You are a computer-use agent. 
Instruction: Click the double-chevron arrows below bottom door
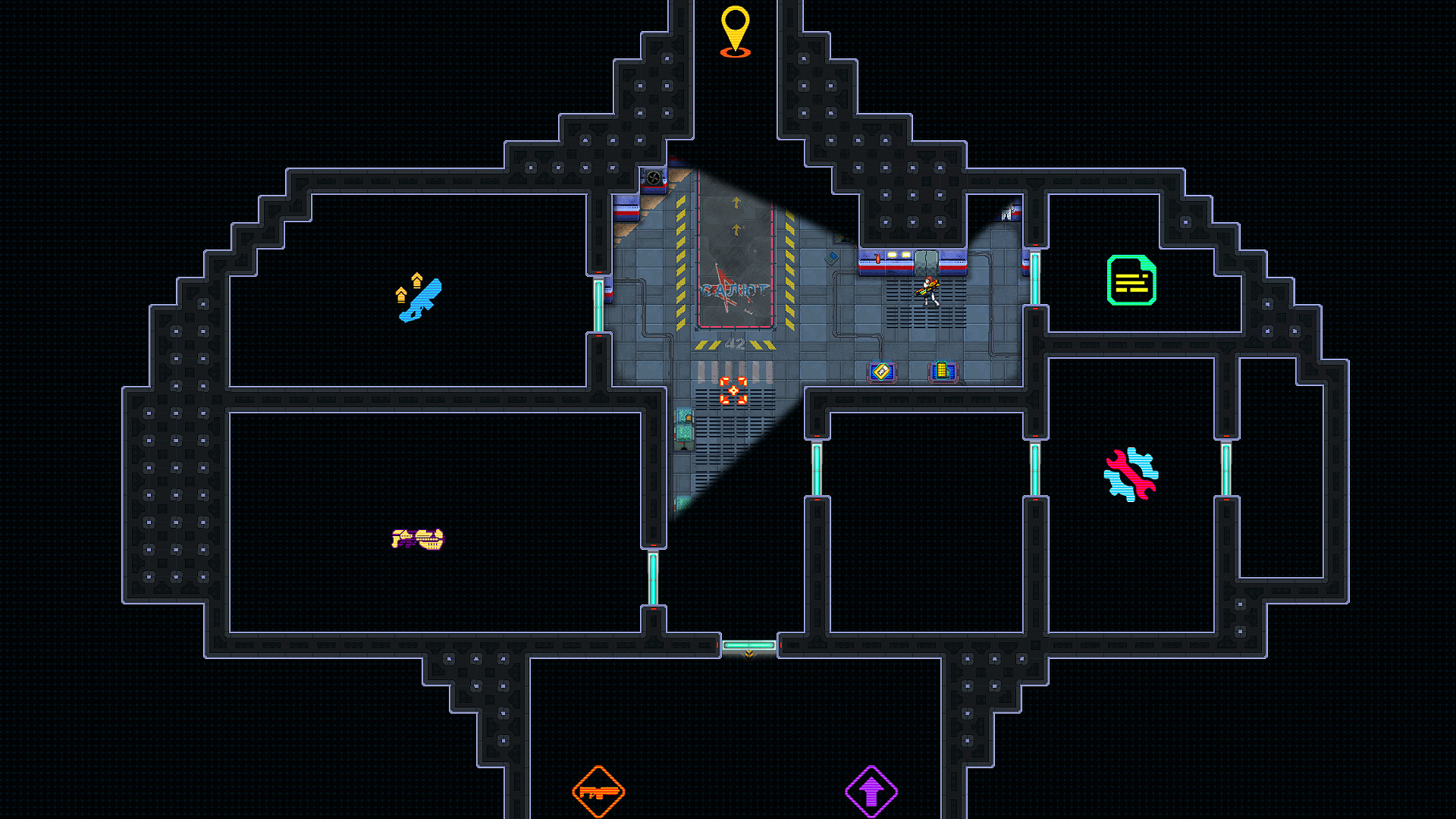coord(748,653)
